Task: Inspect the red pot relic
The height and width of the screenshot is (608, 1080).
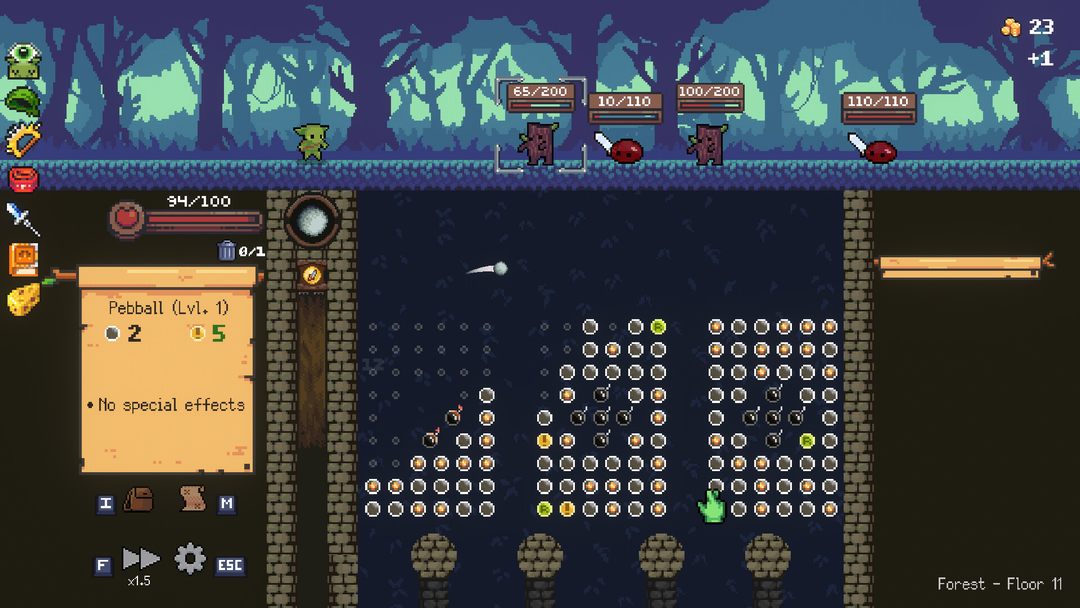Action: click(23, 179)
